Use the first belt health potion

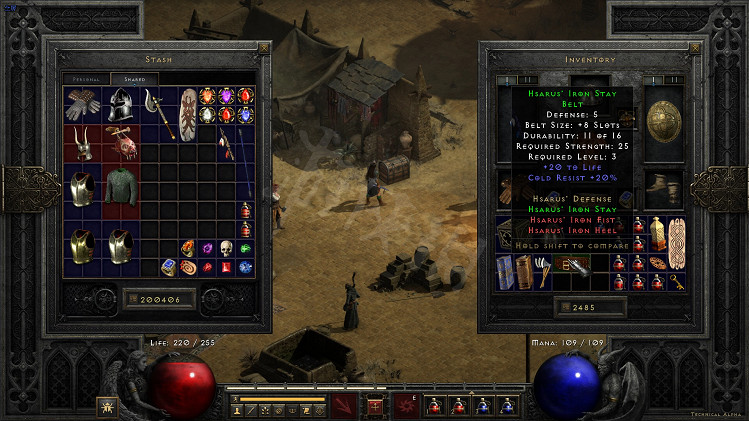(x=437, y=404)
